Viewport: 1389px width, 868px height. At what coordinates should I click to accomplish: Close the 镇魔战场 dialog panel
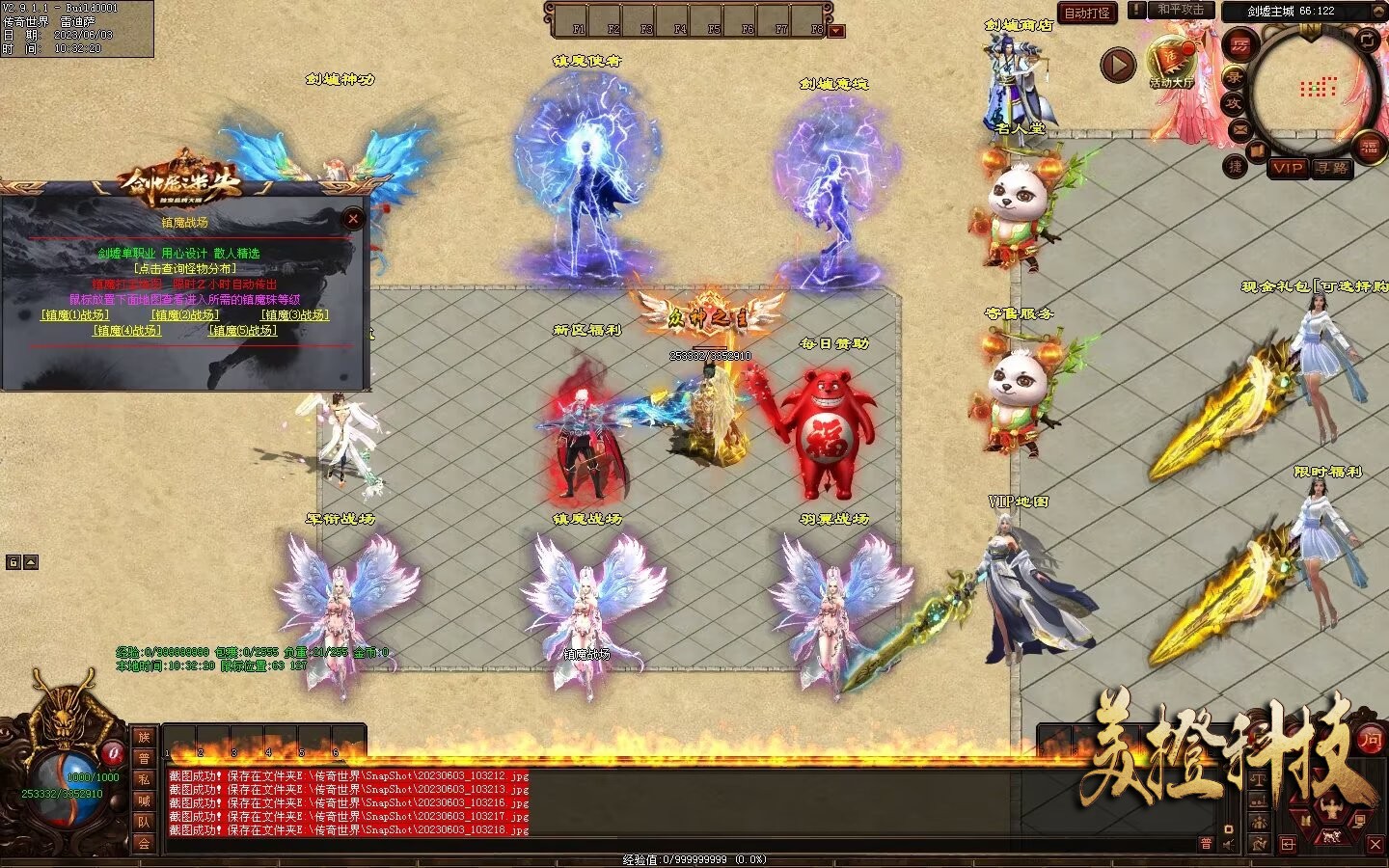(x=353, y=219)
